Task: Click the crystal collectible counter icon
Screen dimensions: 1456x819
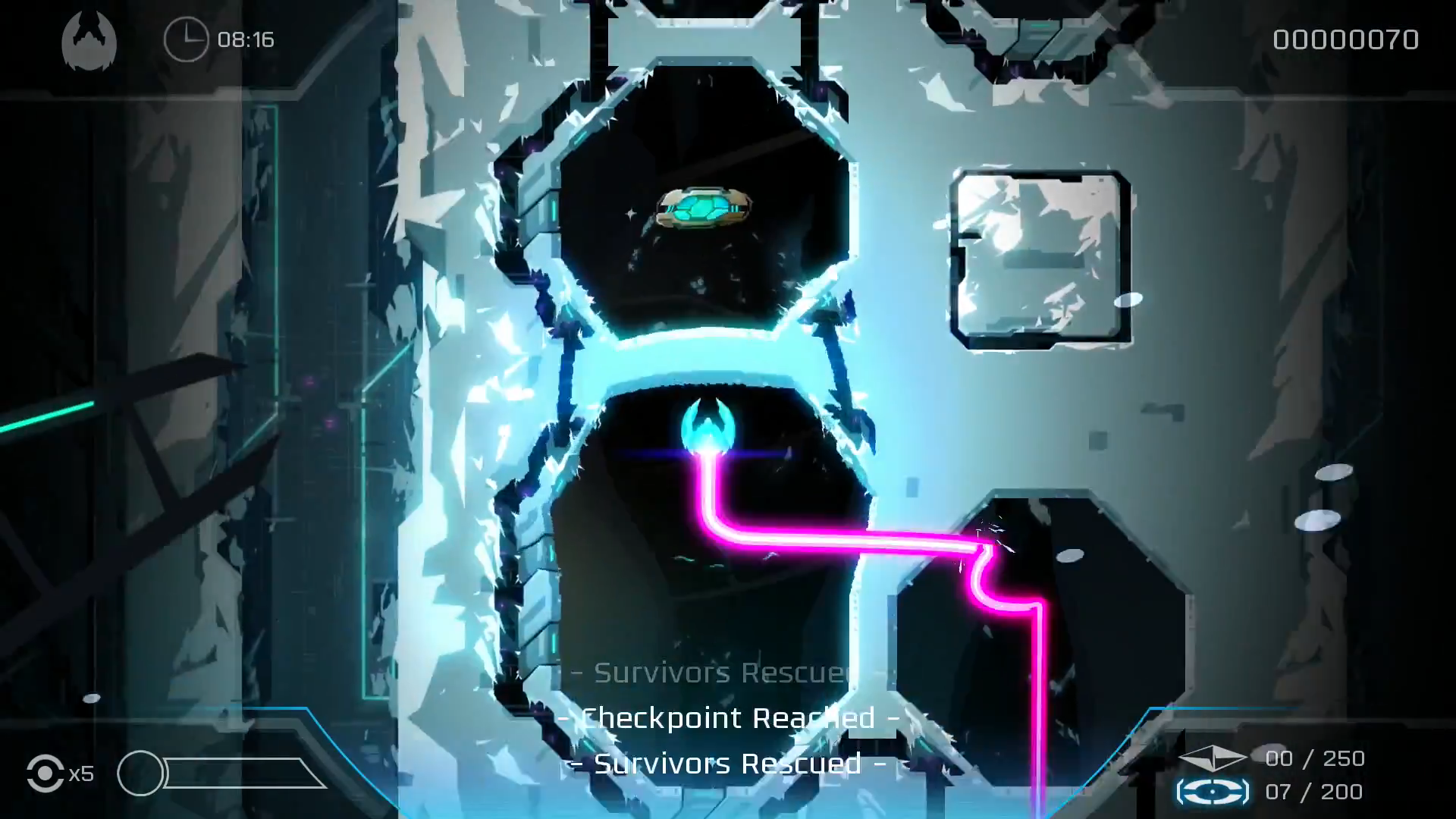Action: [x=1214, y=758]
